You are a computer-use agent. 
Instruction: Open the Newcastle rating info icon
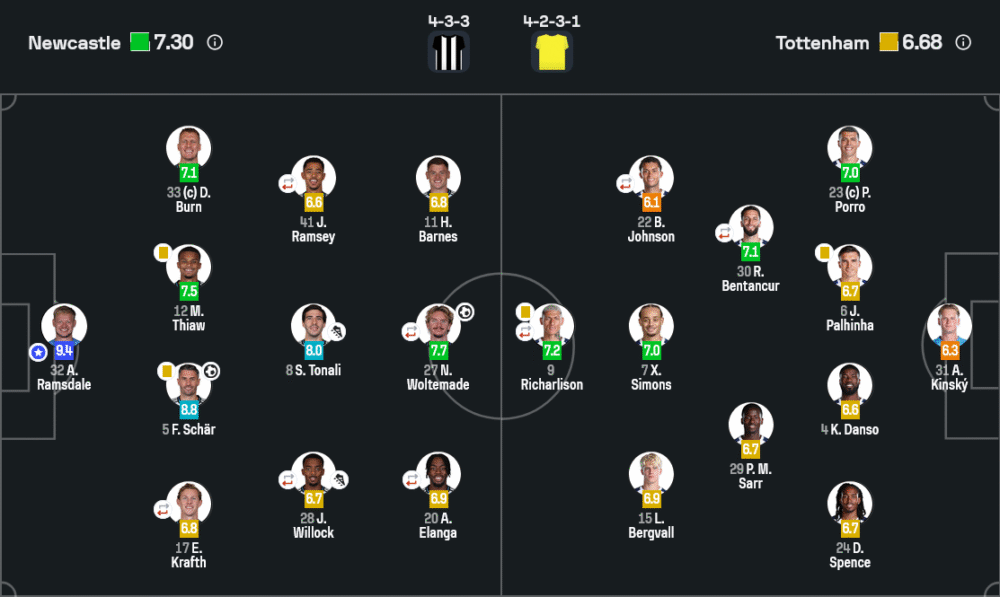(215, 43)
